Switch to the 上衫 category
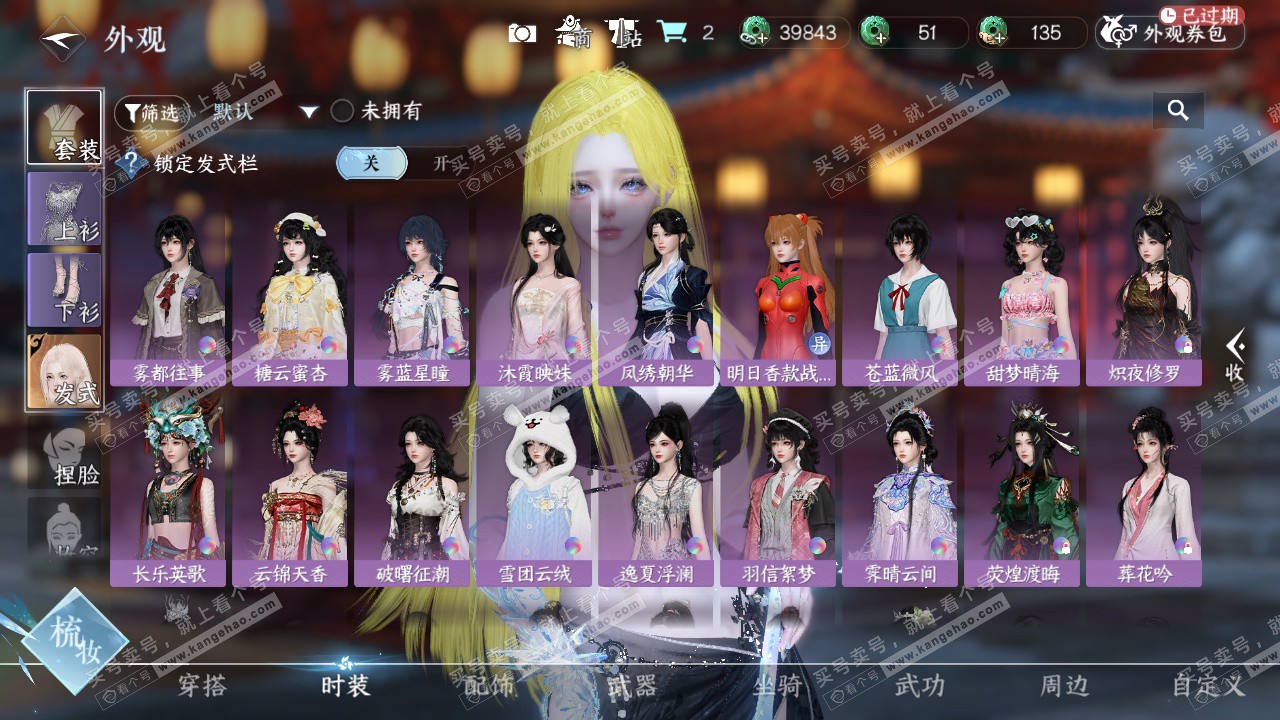The width and height of the screenshot is (1280, 720). (x=65, y=209)
